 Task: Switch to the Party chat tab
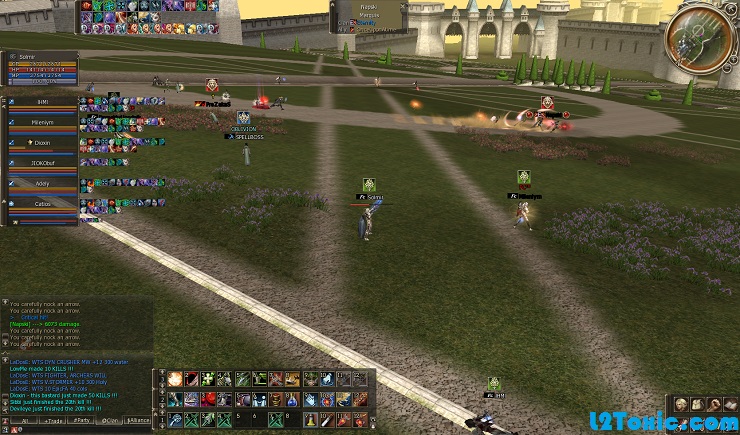84,421
